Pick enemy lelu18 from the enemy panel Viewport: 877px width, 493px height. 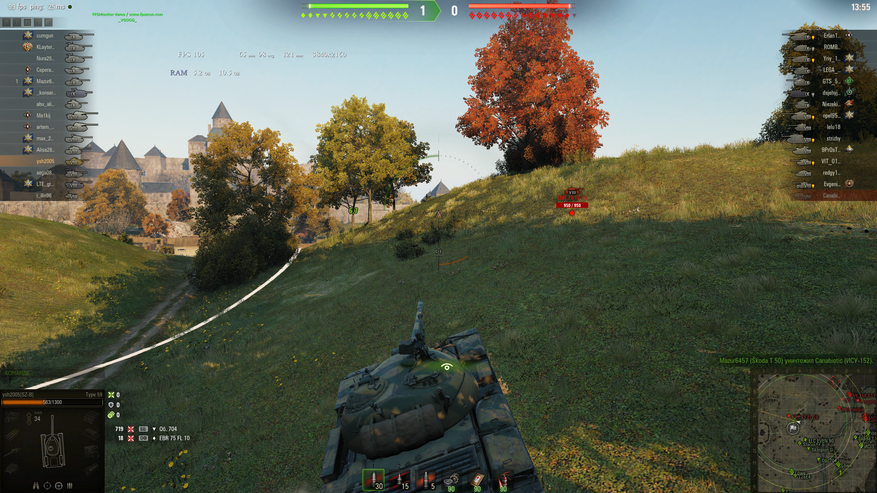pyautogui.click(x=833, y=127)
